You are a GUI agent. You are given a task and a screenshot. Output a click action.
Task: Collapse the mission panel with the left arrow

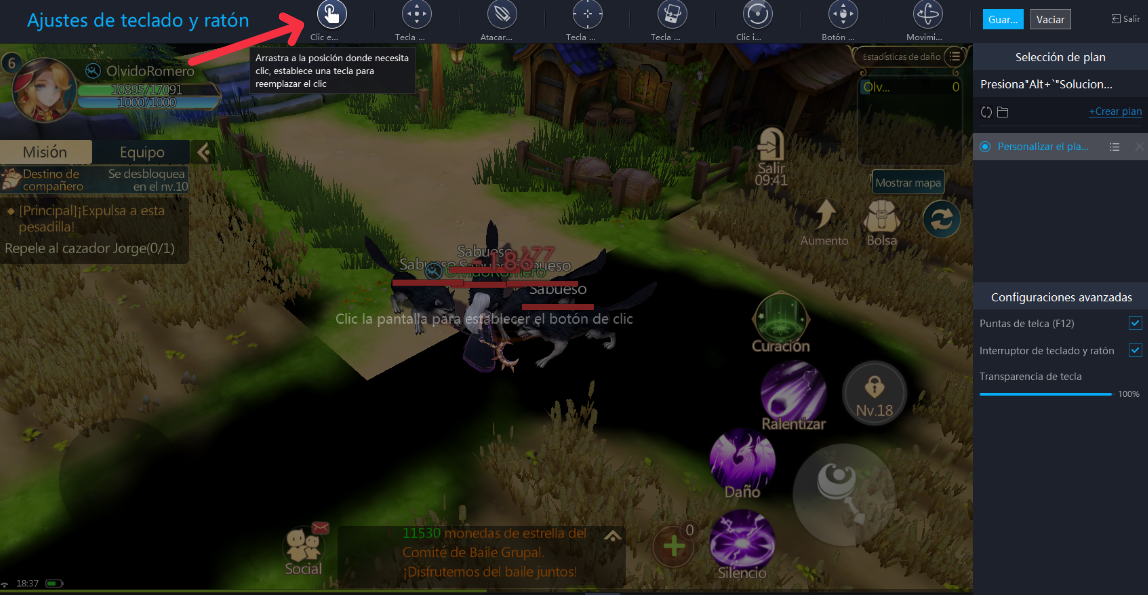click(203, 152)
